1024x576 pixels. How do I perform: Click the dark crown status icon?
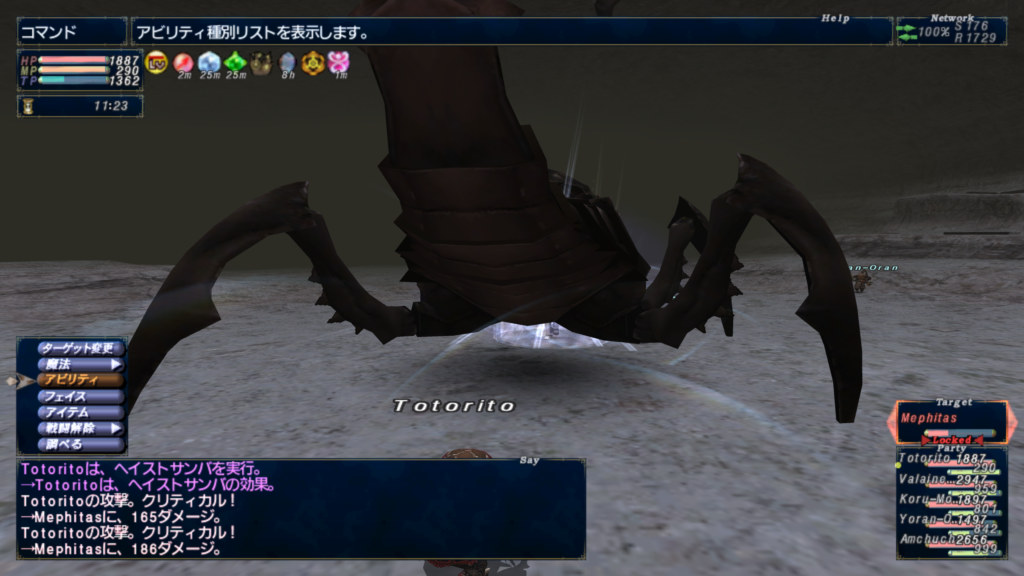tap(261, 63)
